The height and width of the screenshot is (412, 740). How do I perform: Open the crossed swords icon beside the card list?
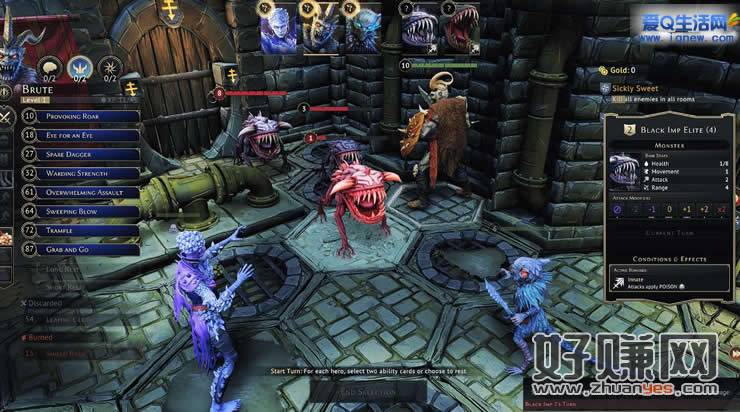8,117
